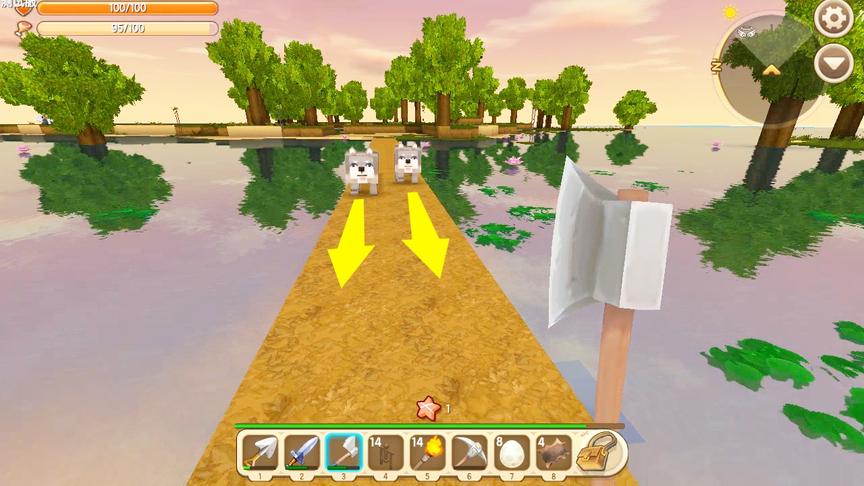Choose the brown animal hide slot
Screen dimensions: 864x486
pyautogui.click(x=554, y=453)
